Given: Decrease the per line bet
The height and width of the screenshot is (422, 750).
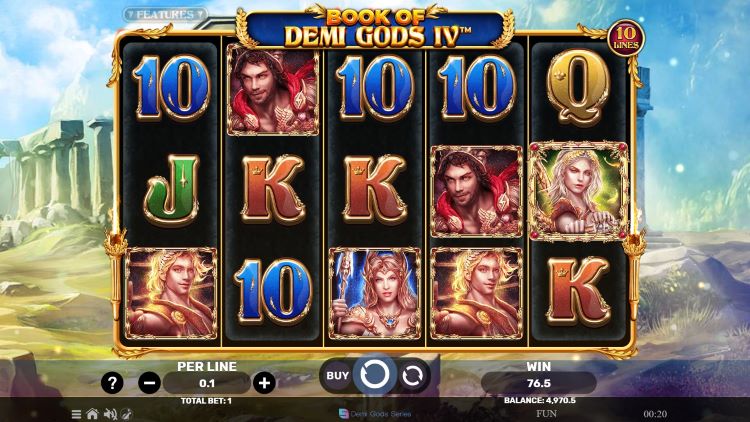Looking at the screenshot, I should 149,382.
